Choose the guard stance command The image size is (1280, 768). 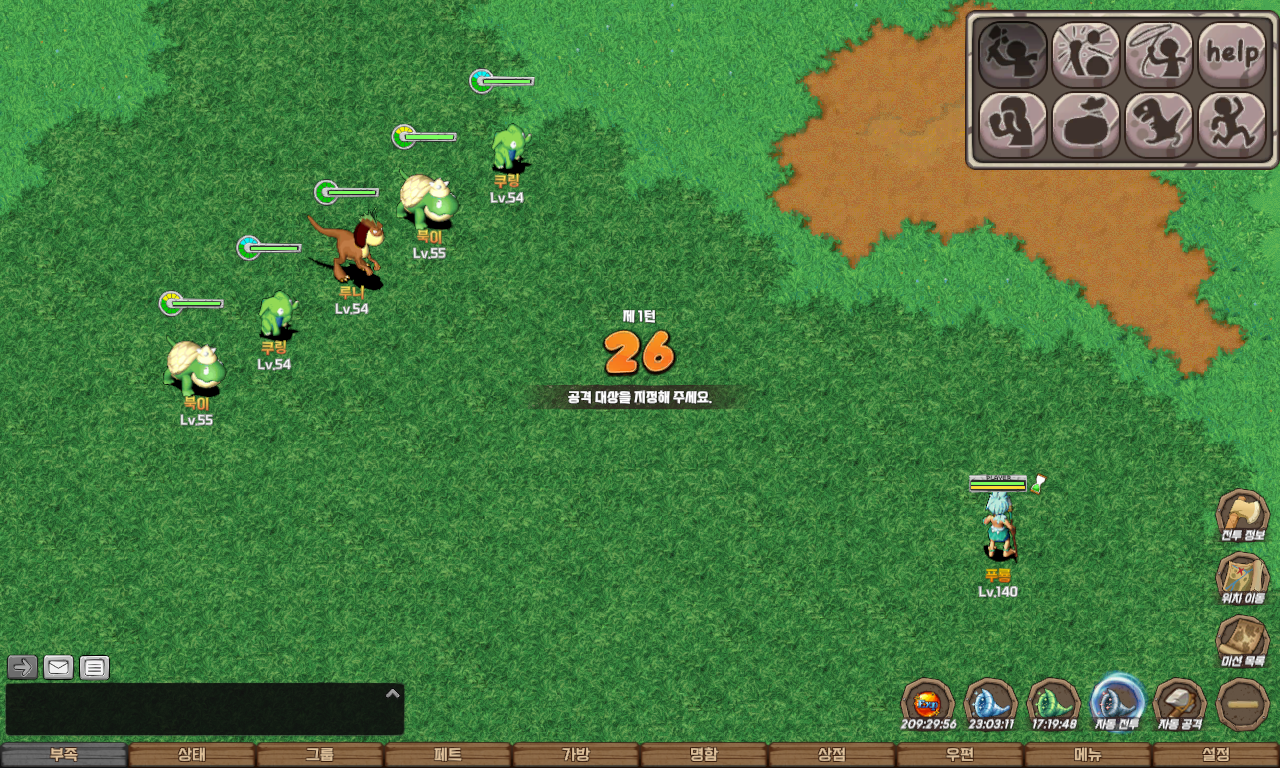click(1012, 125)
